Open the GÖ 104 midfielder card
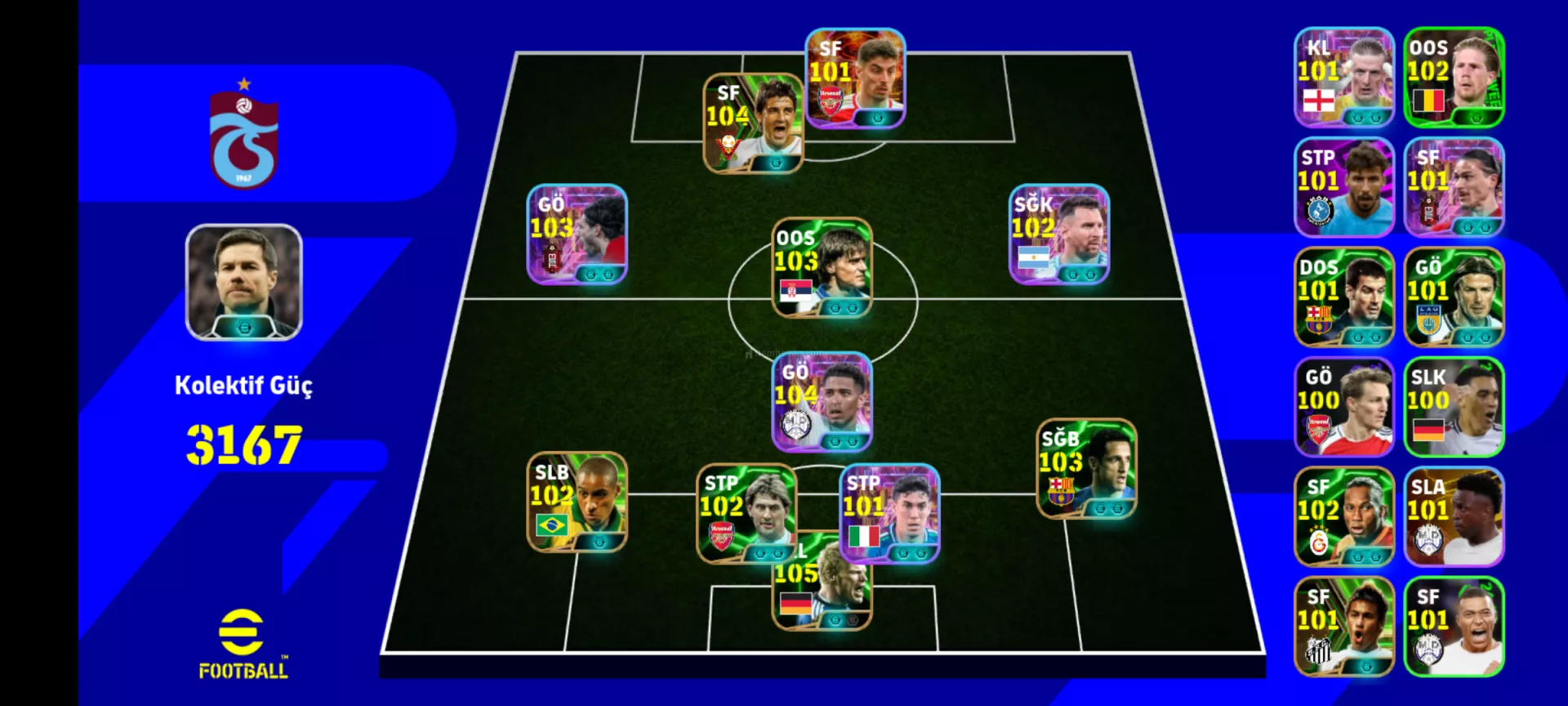This screenshot has height=706, width=1568. coord(822,401)
